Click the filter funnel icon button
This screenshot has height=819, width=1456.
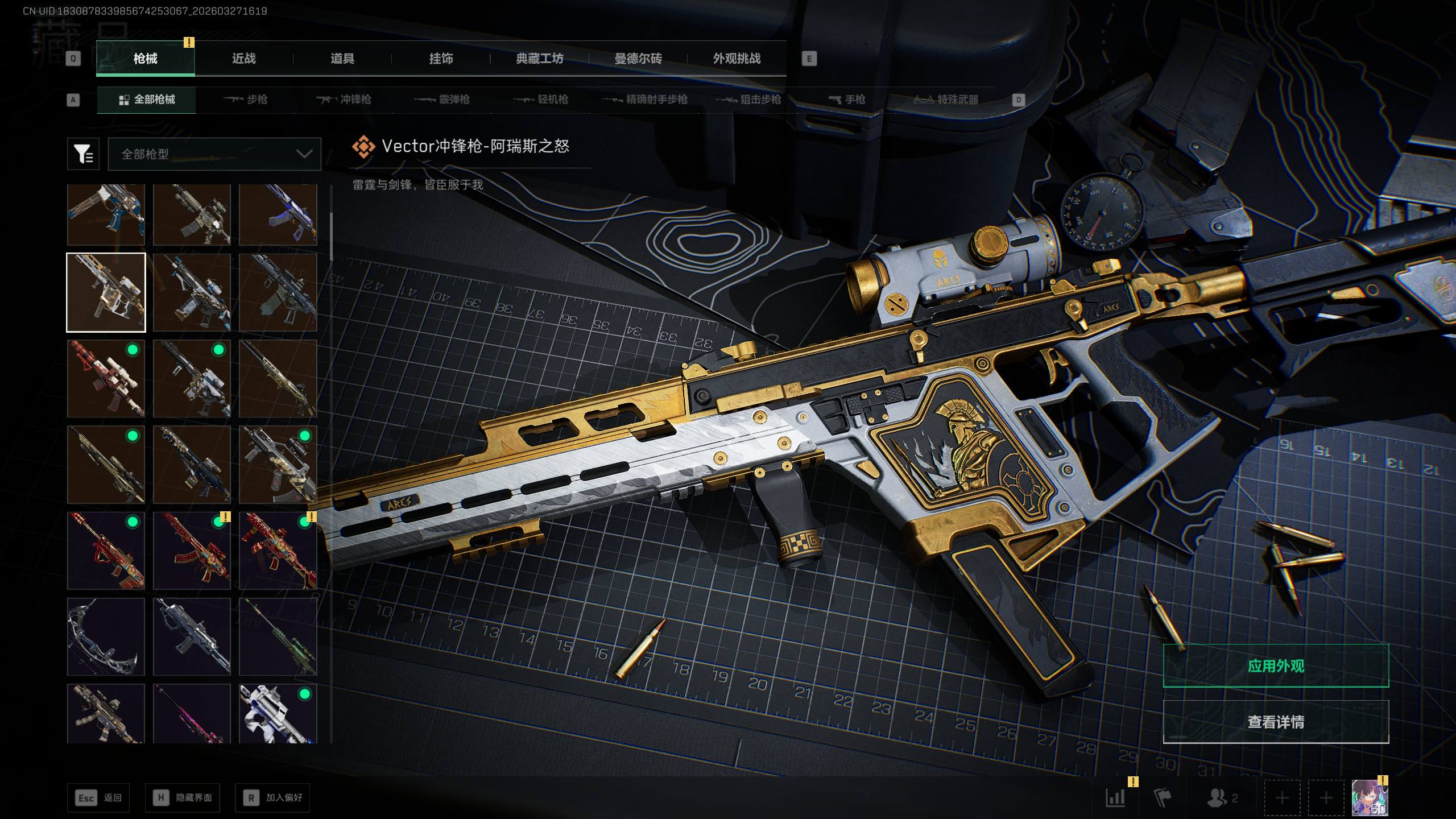[x=83, y=154]
